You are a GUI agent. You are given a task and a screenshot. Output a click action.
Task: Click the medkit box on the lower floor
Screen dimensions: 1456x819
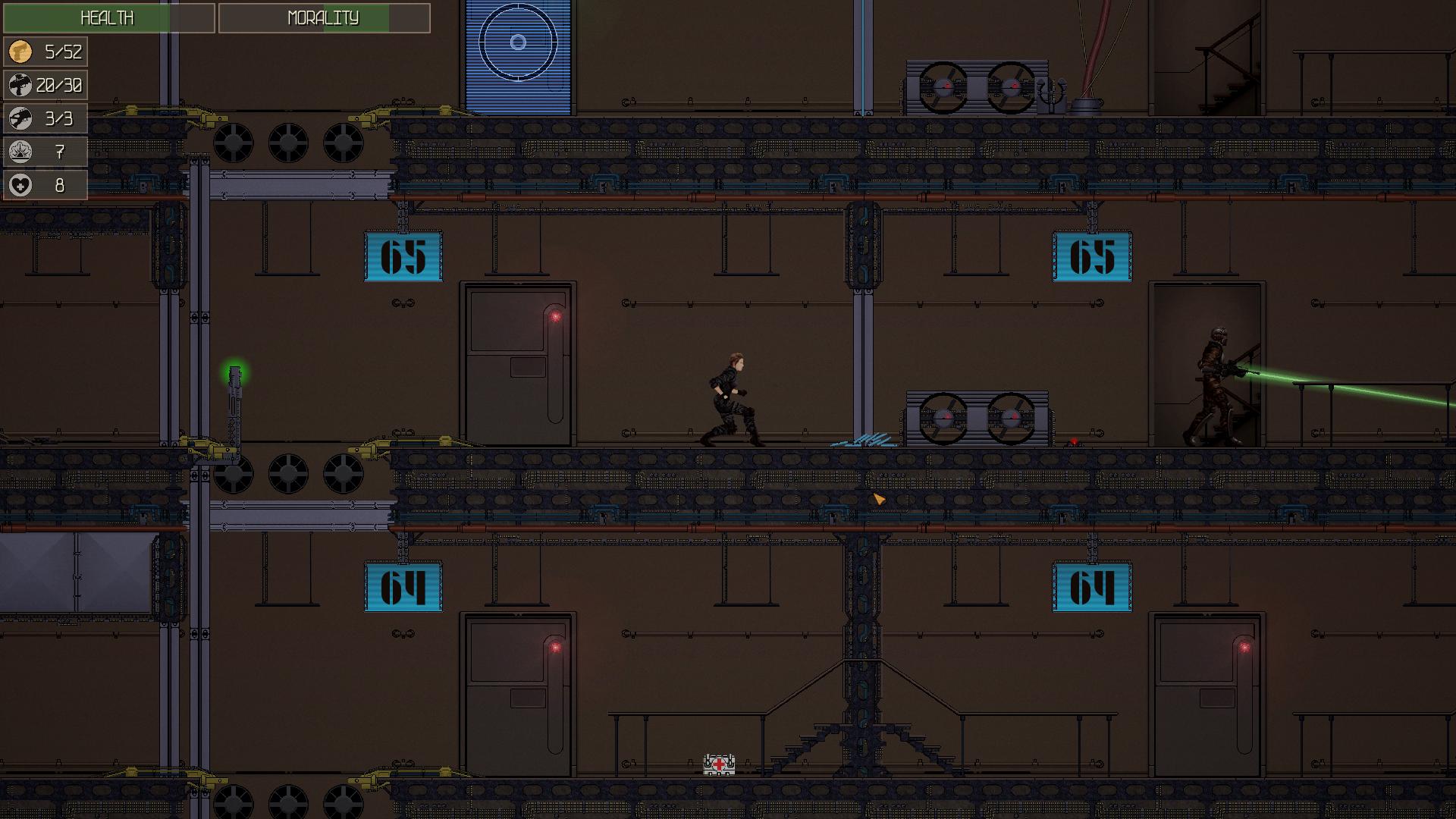point(718,765)
